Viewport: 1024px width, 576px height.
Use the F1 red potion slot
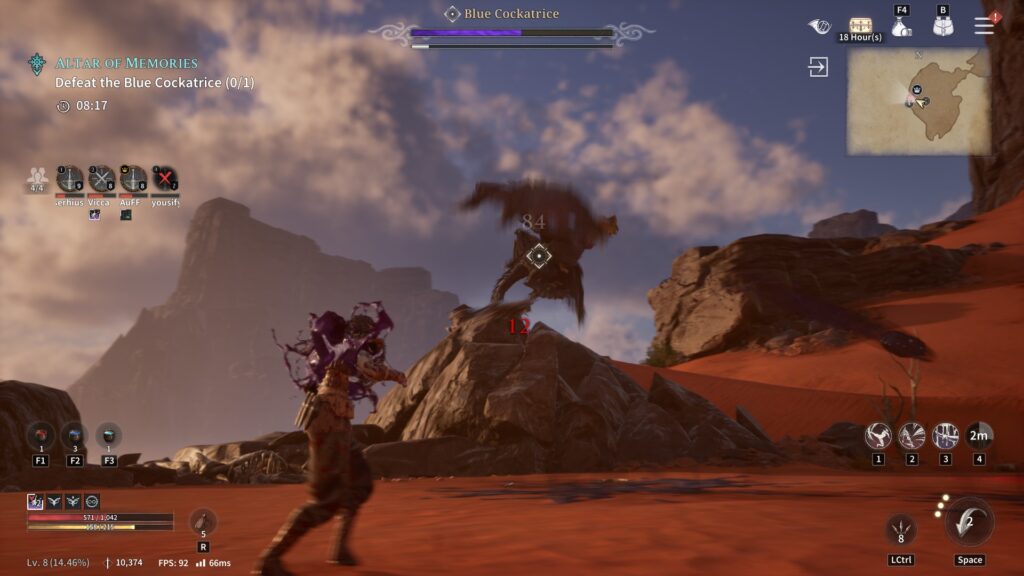point(41,436)
